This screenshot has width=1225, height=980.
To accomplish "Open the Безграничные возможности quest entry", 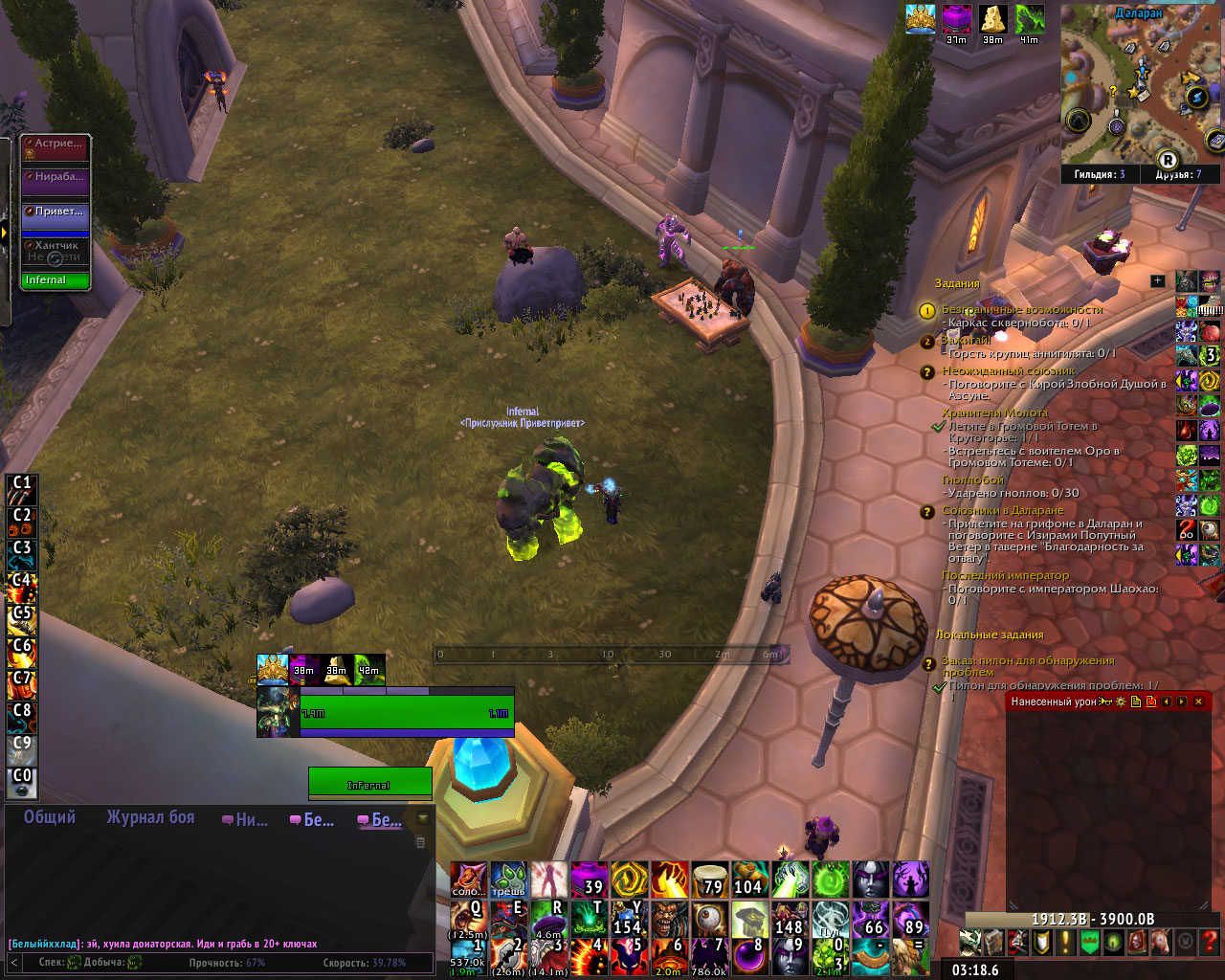I will pos(1021,309).
